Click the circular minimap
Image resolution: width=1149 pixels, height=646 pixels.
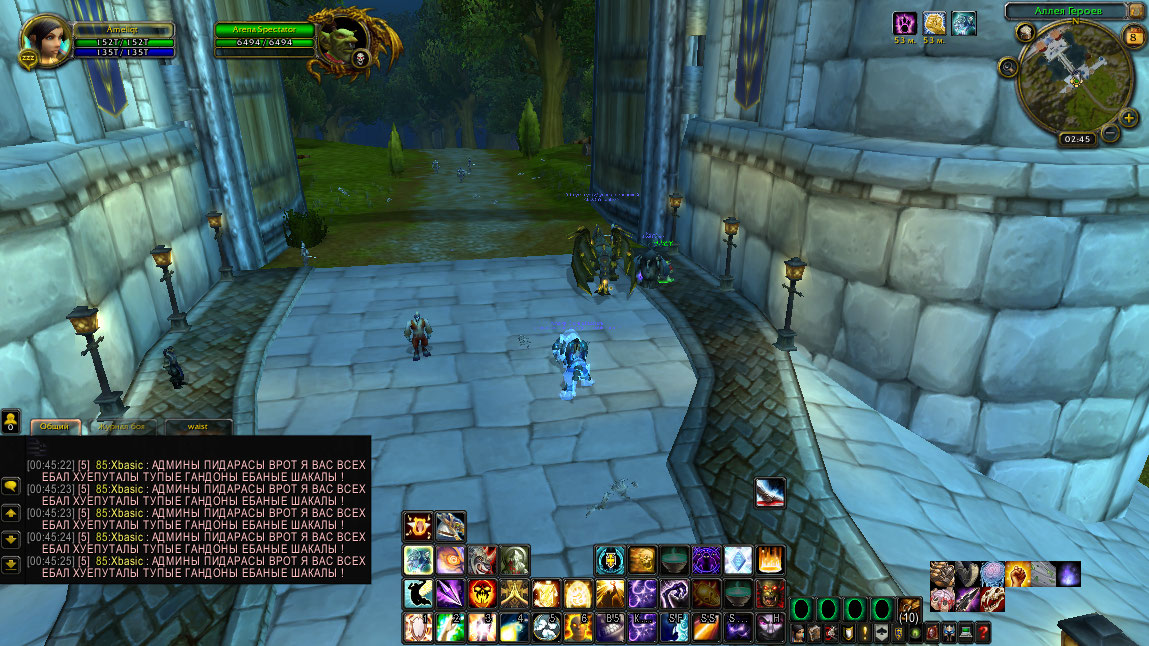tap(1073, 78)
